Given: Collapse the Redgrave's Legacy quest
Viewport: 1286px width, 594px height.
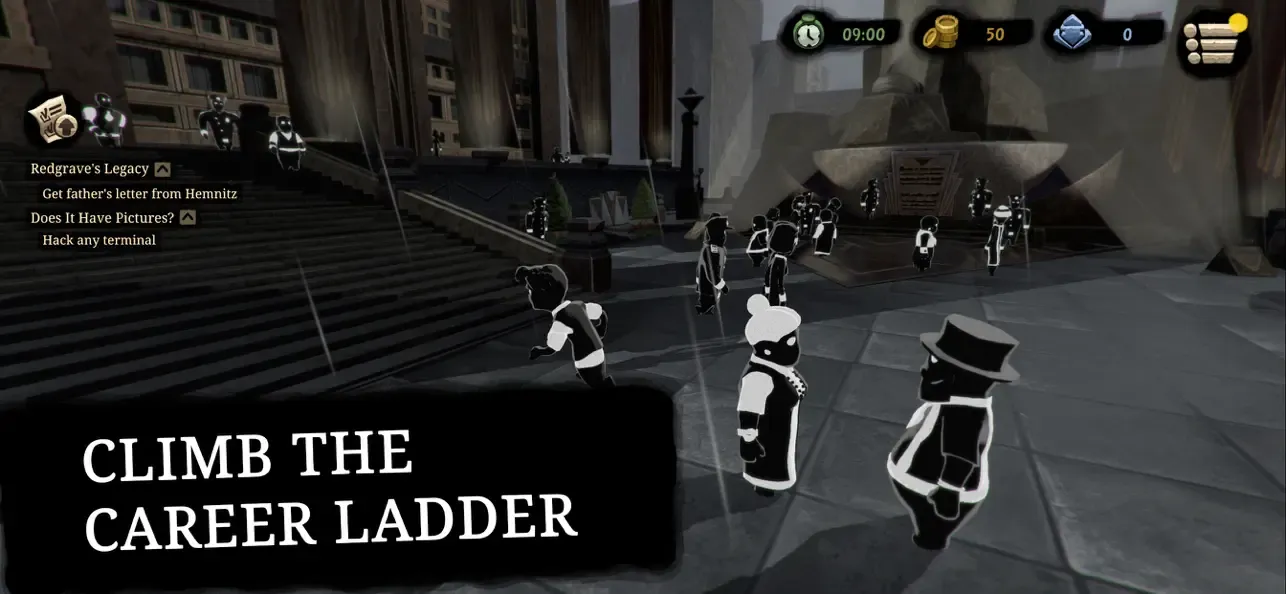Looking at the screenshot, I should [x=162, y=170].
